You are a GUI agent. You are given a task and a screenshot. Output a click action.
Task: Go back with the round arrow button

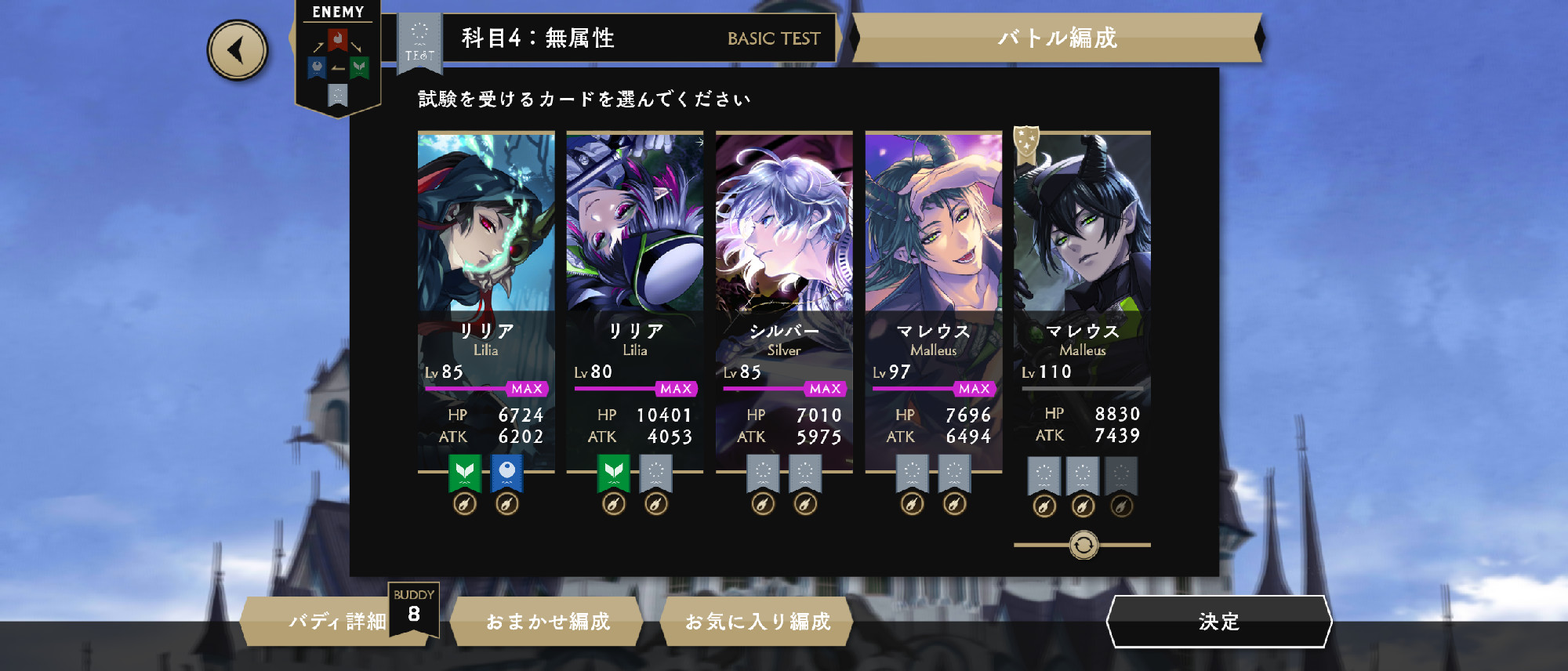point(237,51)
